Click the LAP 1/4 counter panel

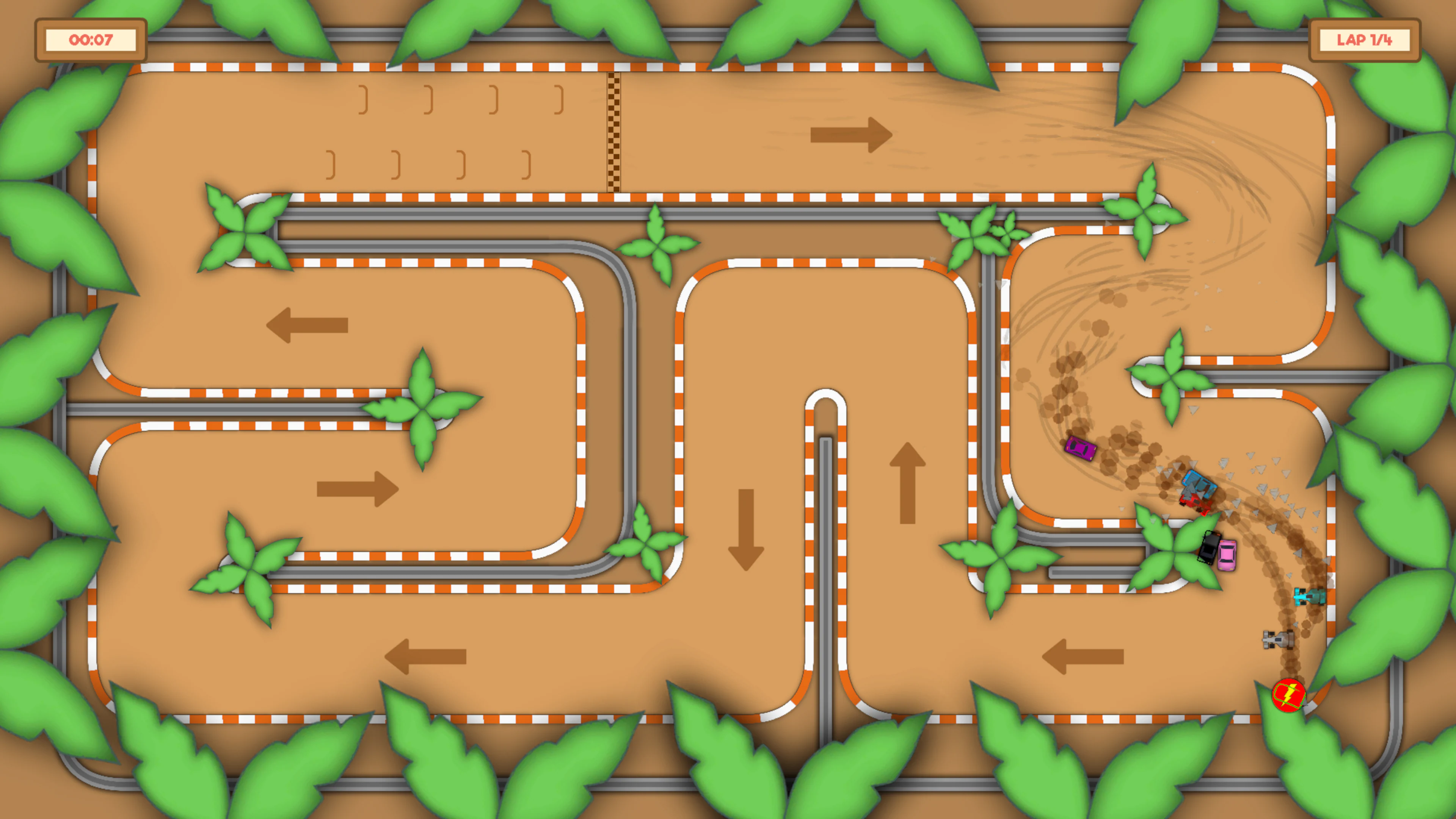click(1365, 39)
